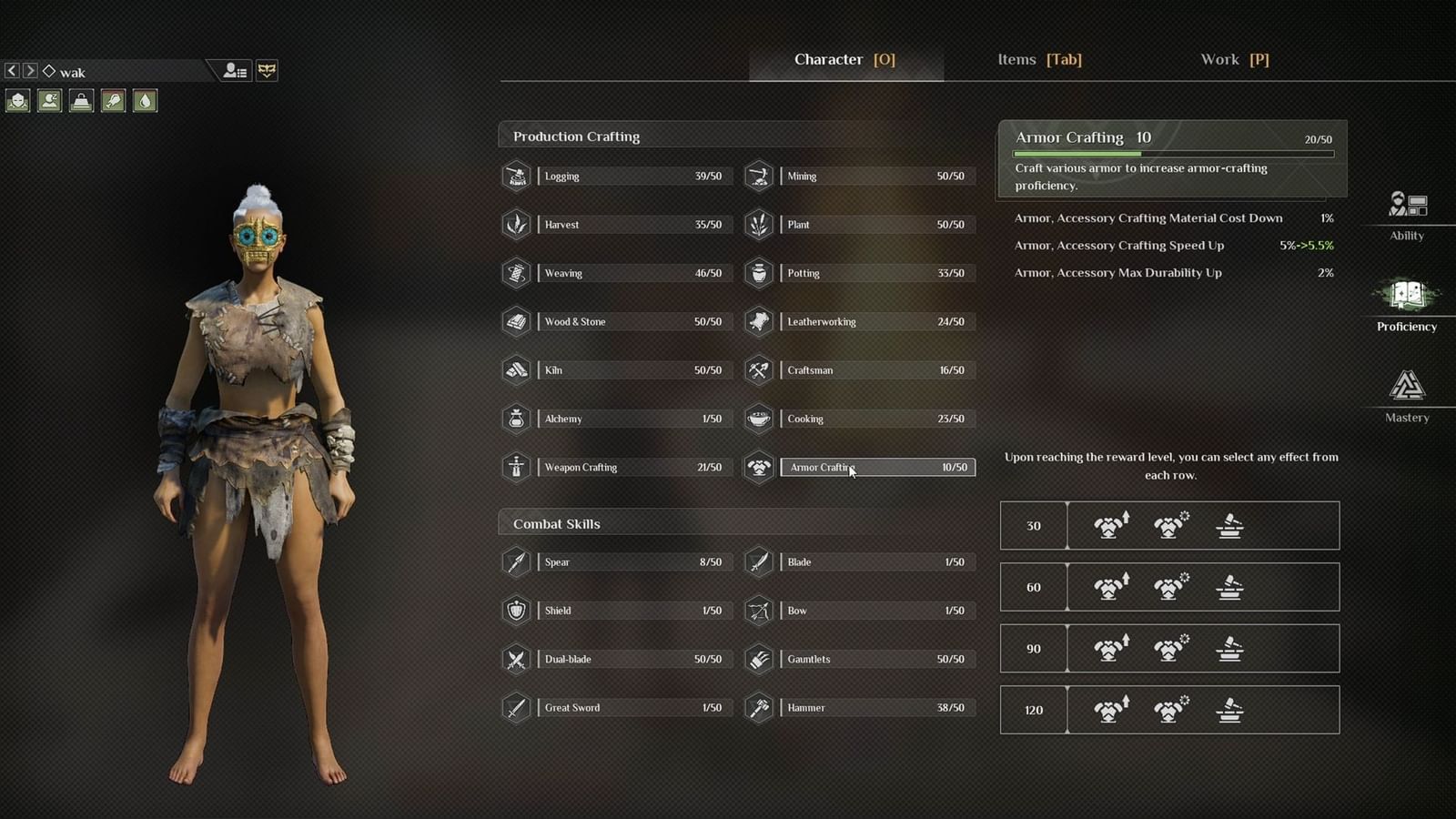Select the Spear combat skill
This screenshot has height=819, width=1456.
pos(633,562)
